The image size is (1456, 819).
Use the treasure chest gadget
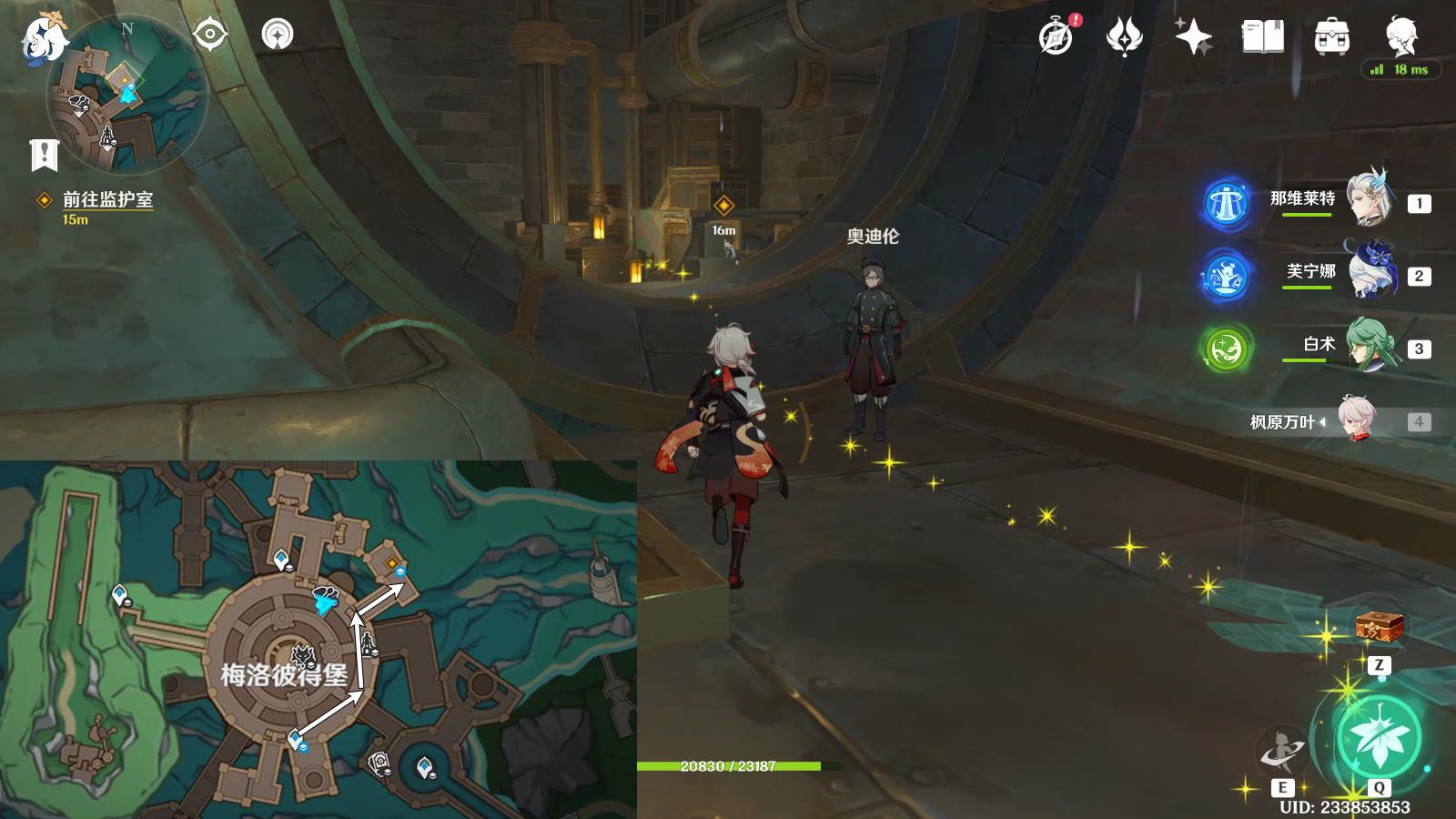click(1379, 628)
